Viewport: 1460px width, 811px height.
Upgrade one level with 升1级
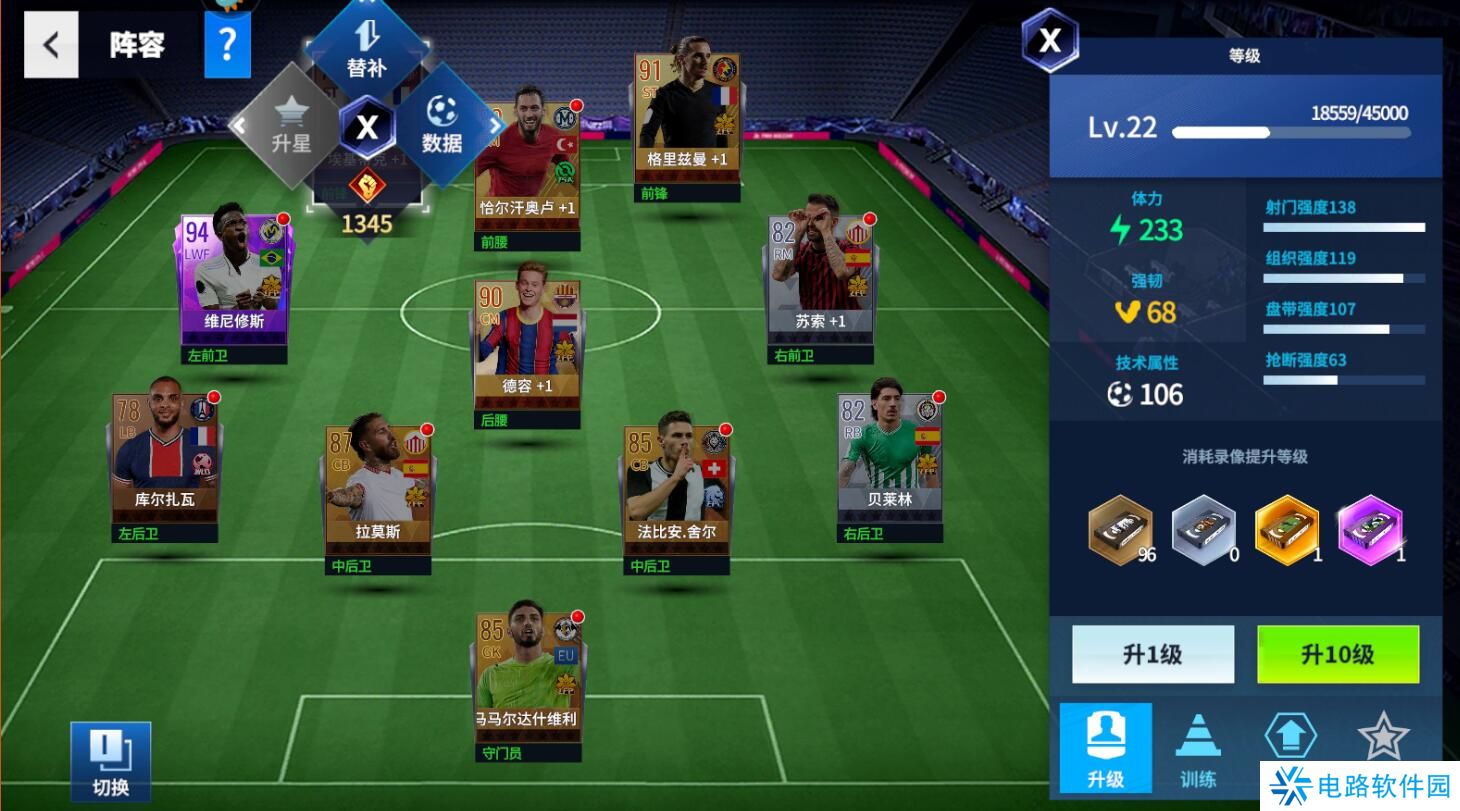pos(1152,654)
